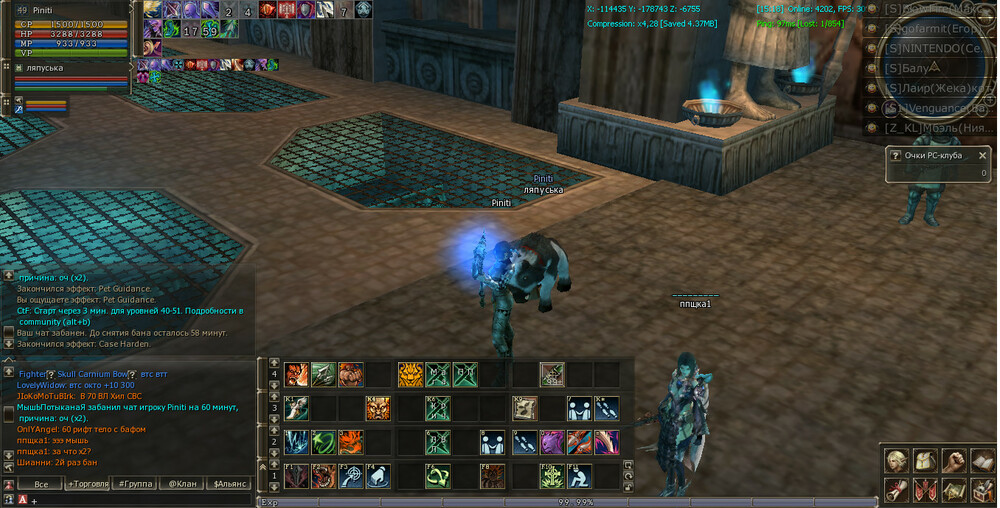This screenshot has width=1000, height=508.
Task: Select the purple creature skill icon
Action: point(552,442)
